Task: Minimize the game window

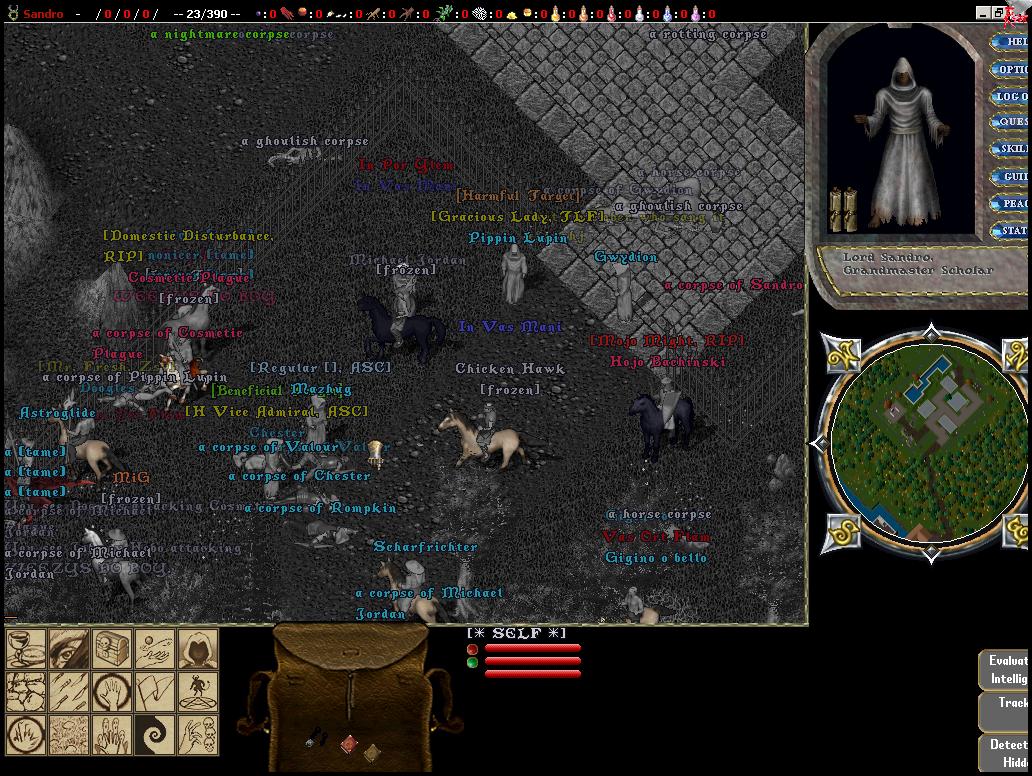Action: [x=983, y=13]
